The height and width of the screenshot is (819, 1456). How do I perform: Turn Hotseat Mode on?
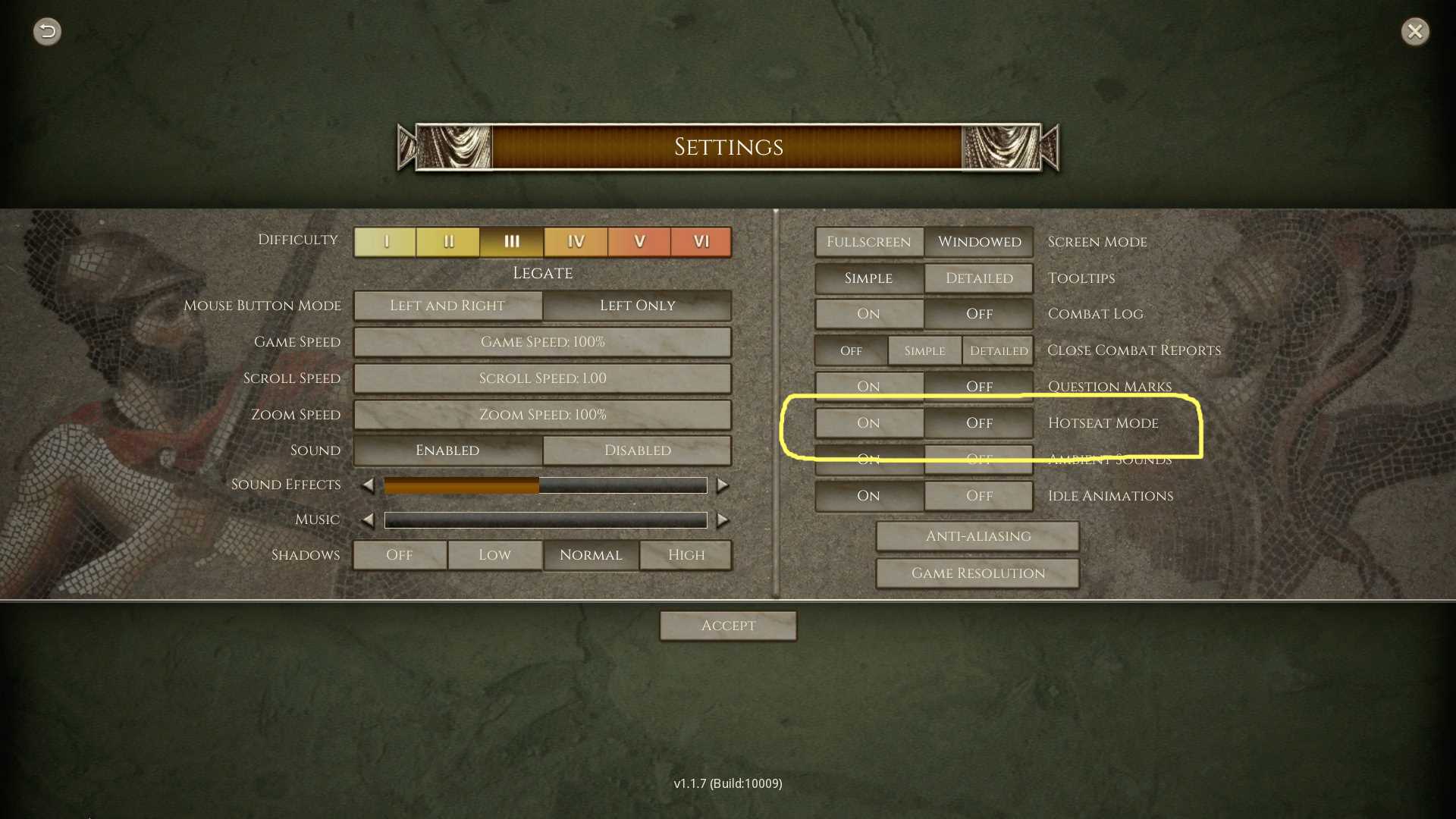869,423
